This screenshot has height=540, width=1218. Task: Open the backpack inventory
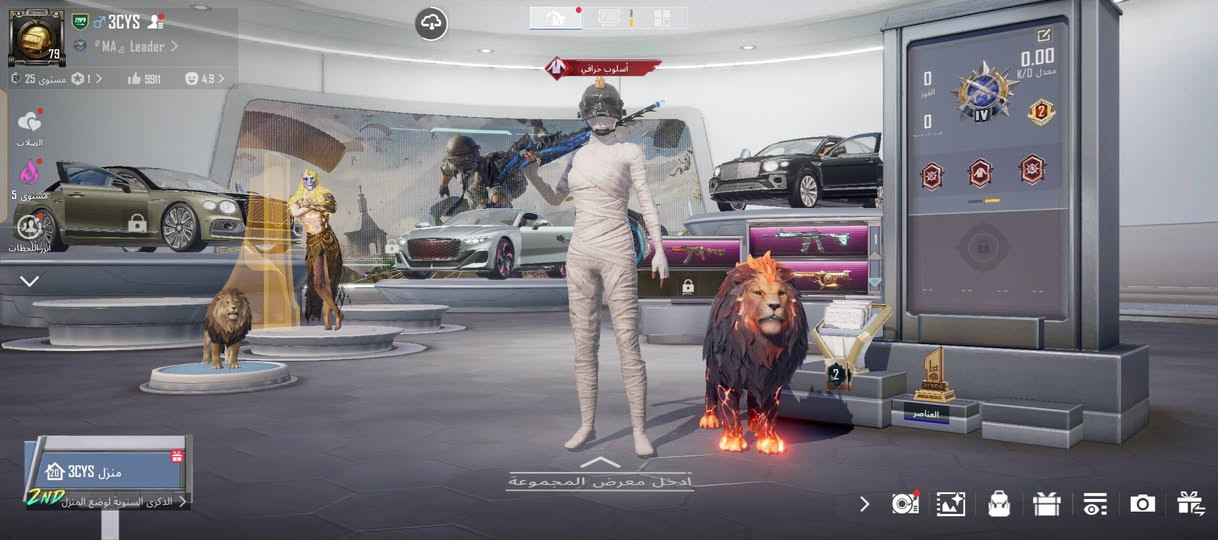pyautogui.click(x=998, y=504)
